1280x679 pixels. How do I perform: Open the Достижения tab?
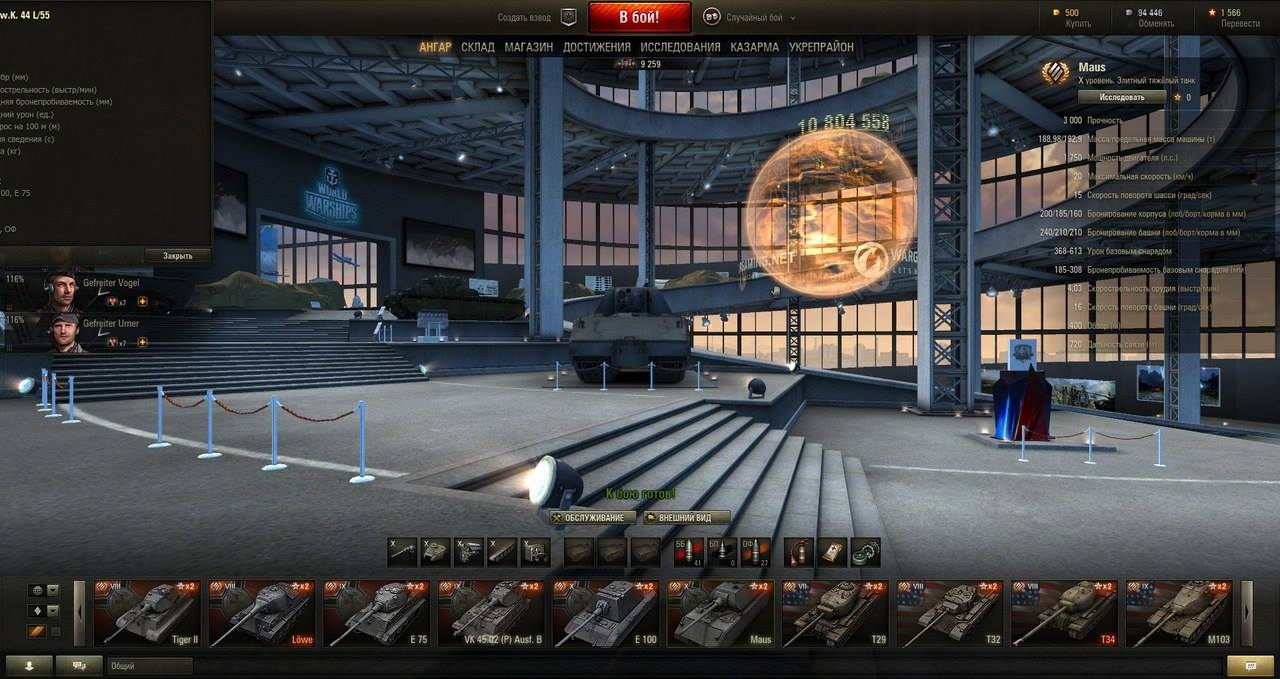click(x=597, y=47)
